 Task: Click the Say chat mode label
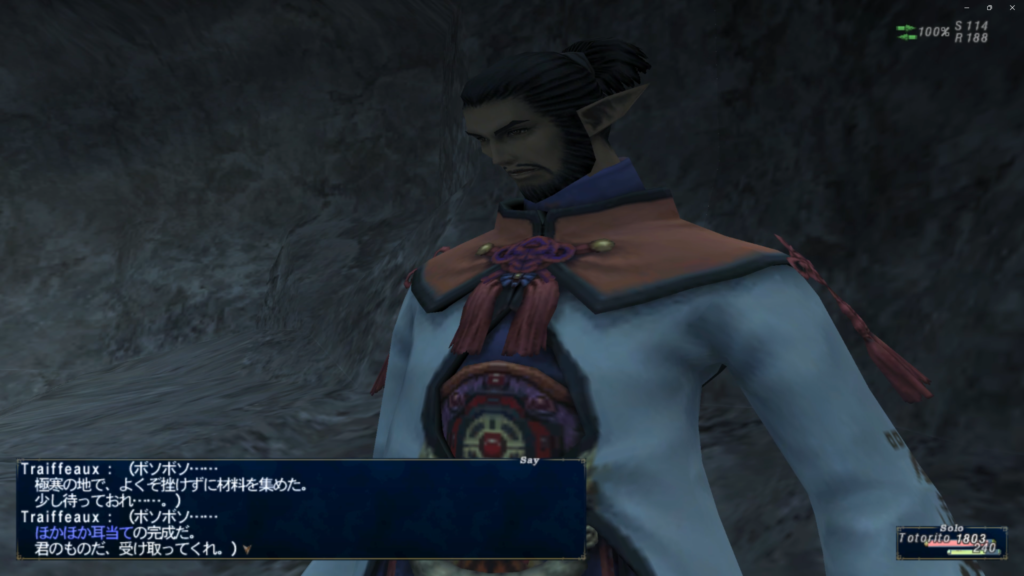click(x=529, y=461)
